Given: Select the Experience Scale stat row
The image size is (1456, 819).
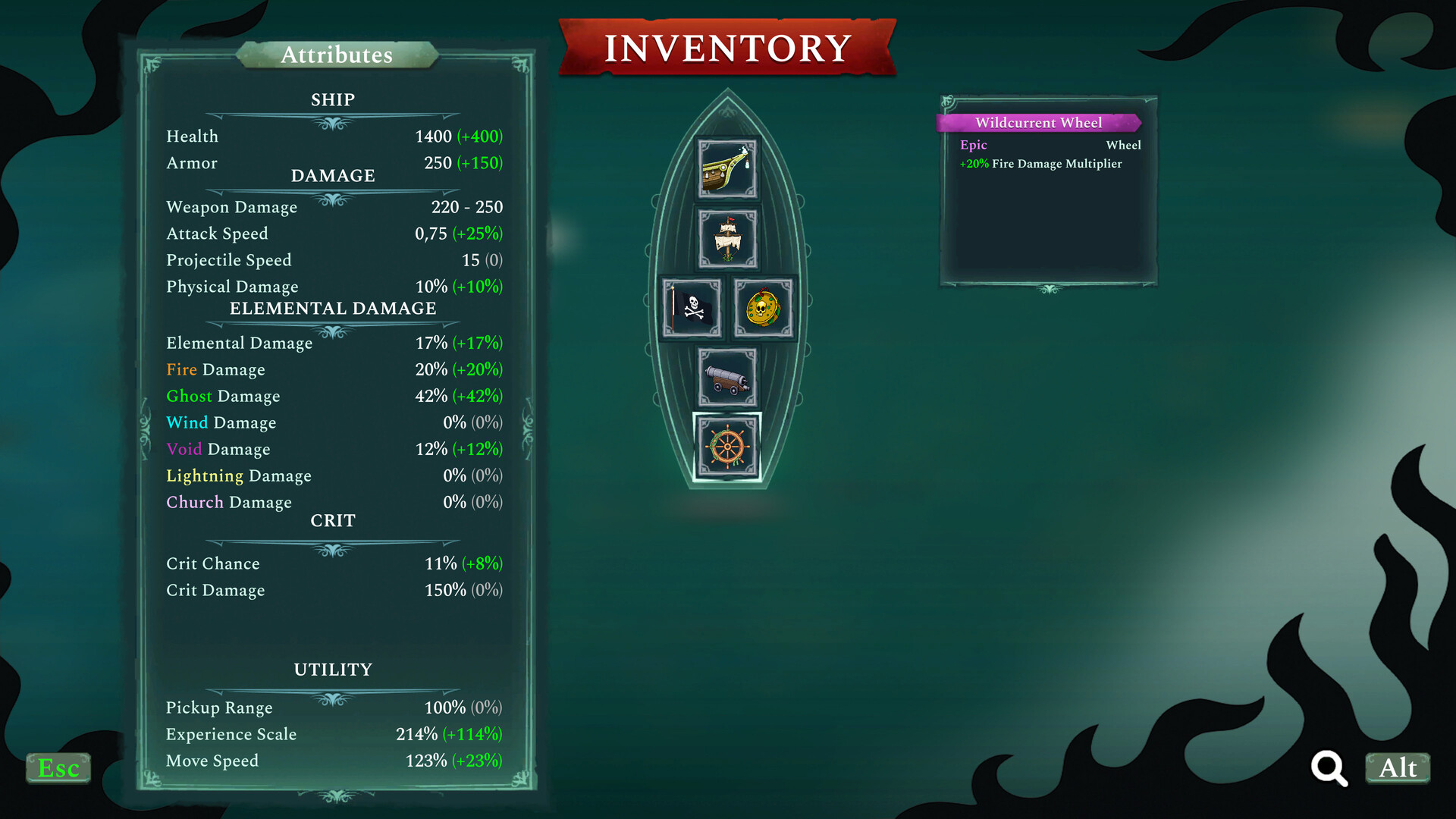Looking at the screenshot, I should (334, 734).
